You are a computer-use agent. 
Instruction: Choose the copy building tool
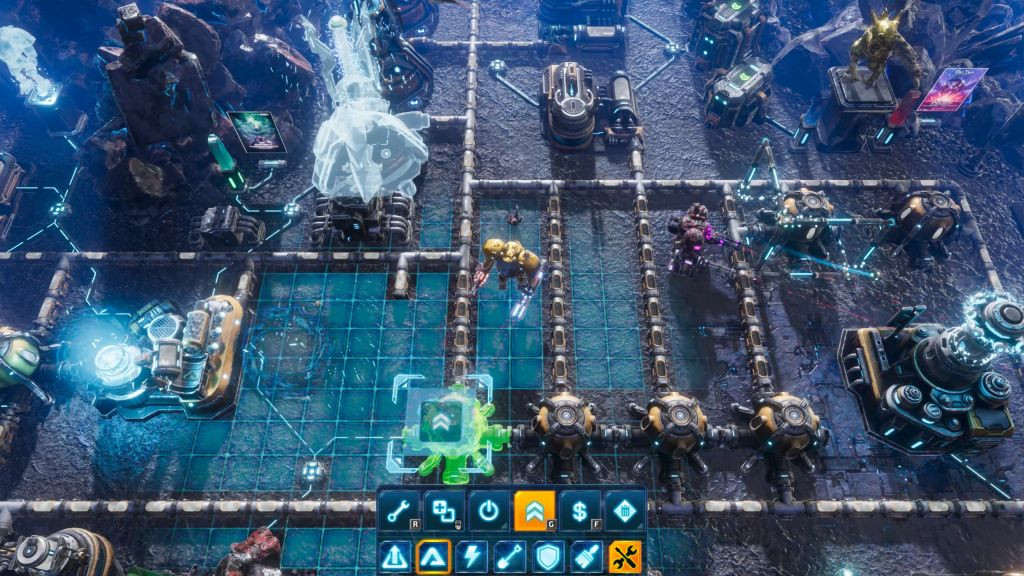pos(443,510)
